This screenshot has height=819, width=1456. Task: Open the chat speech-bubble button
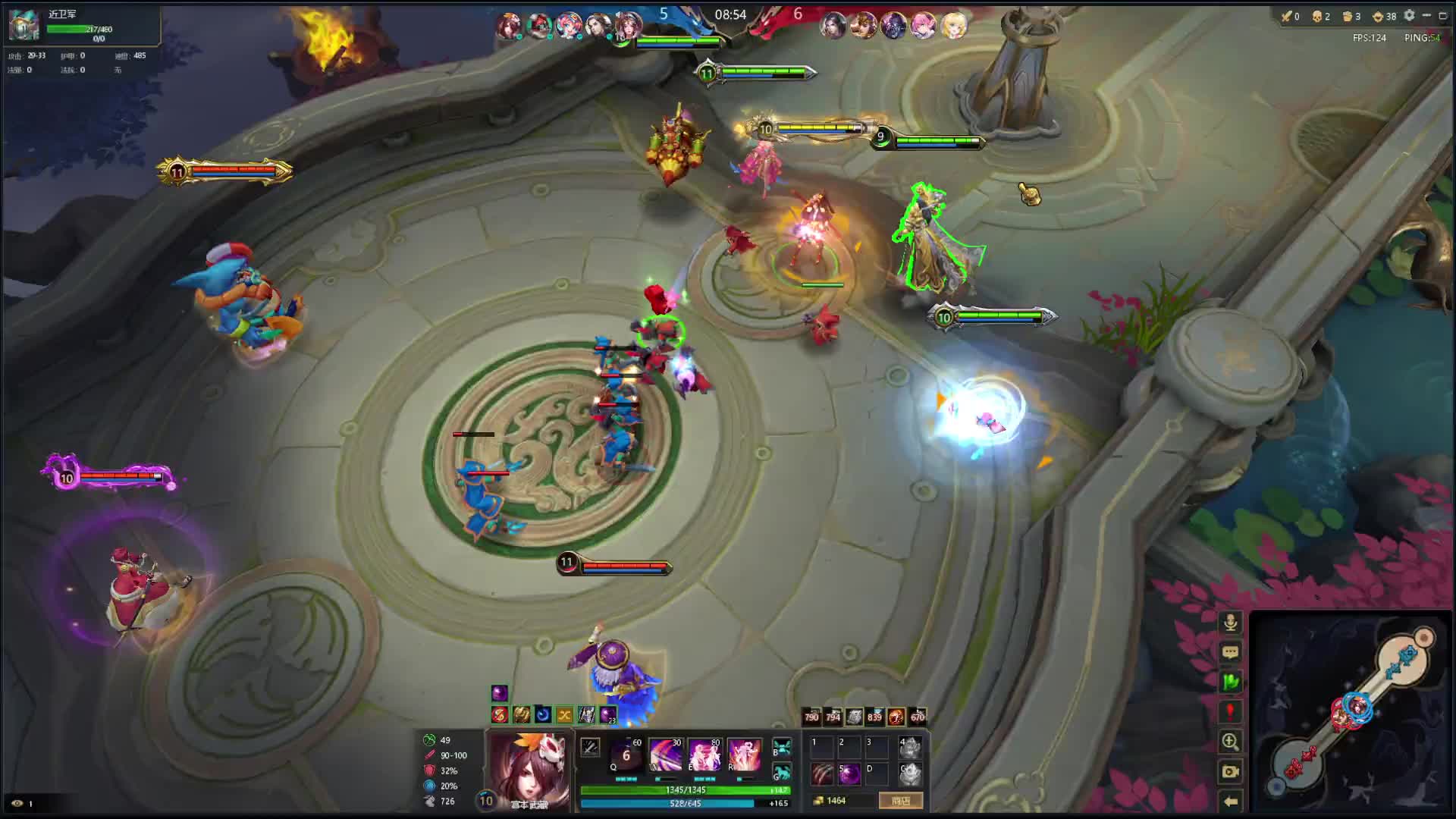click(x=1230, y=652)
